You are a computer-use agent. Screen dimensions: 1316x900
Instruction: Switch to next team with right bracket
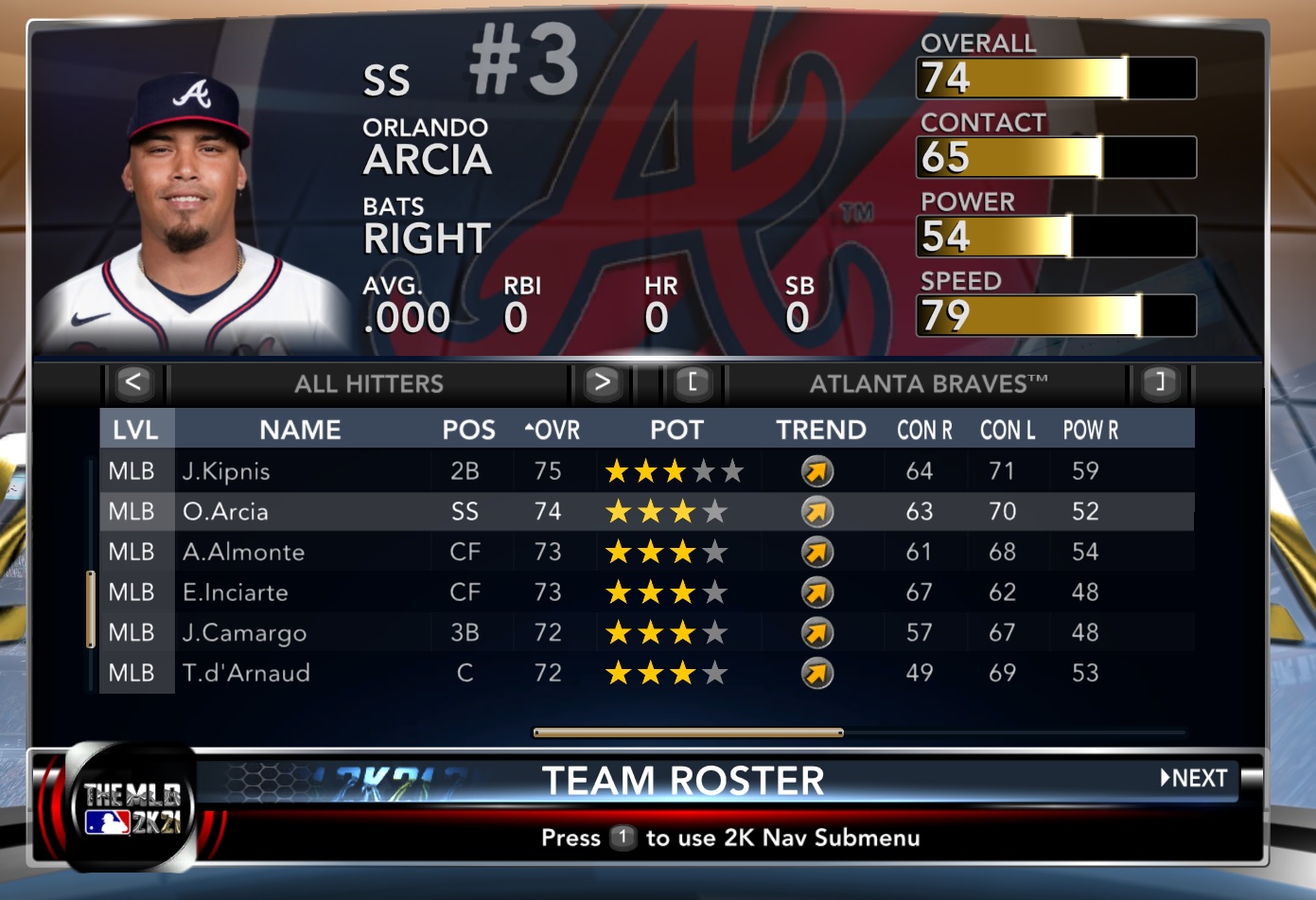[x=1160, y=383]
